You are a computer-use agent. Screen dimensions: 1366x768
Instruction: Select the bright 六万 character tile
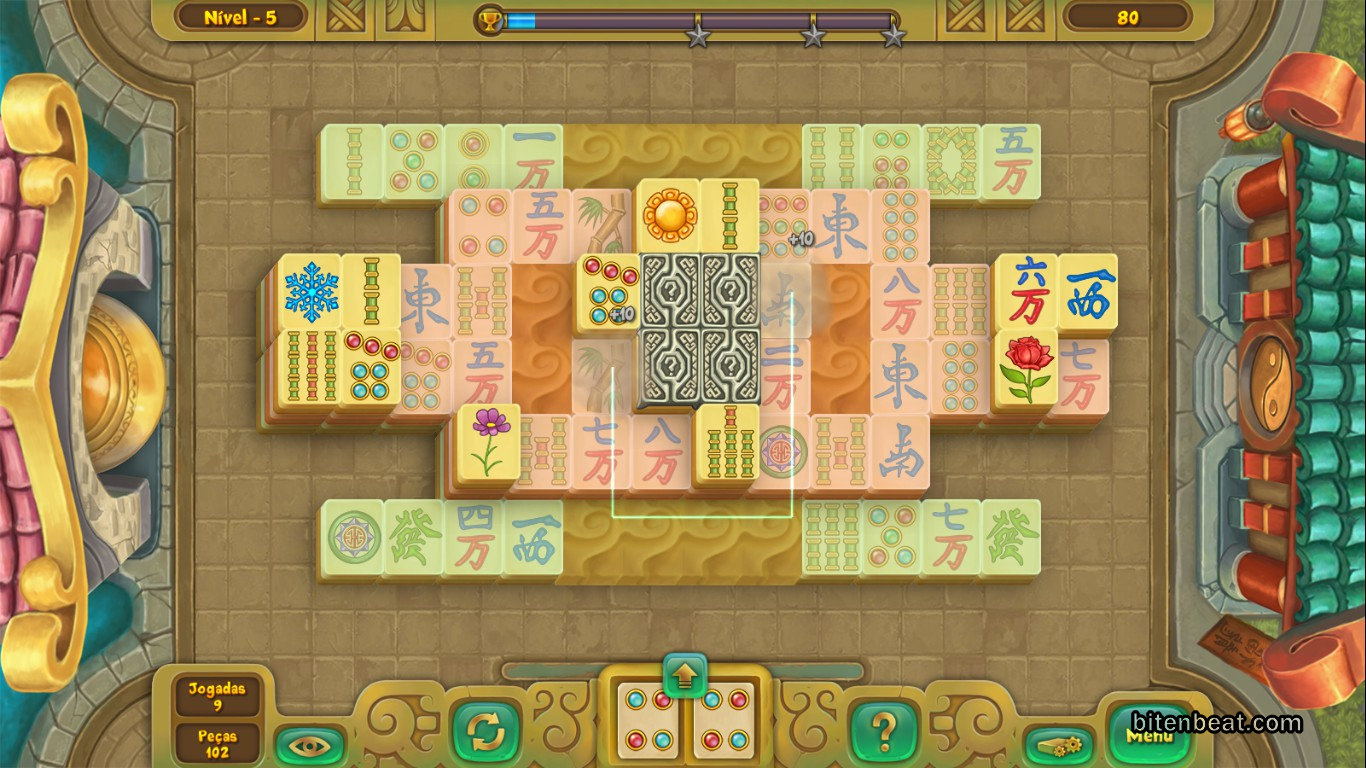tap(1025, 291)
